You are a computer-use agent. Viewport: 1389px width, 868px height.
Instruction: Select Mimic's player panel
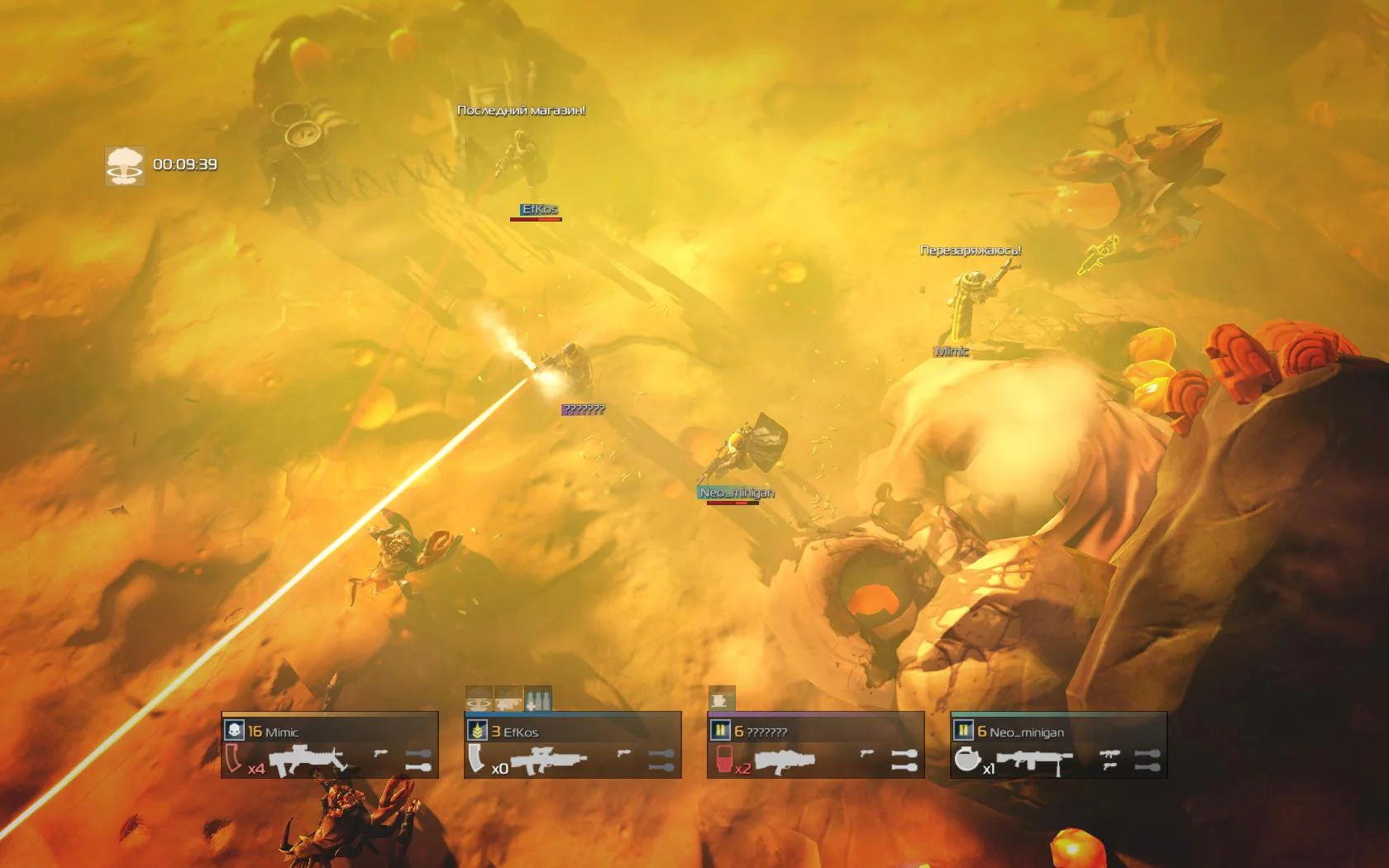click(x=329, y=746)
